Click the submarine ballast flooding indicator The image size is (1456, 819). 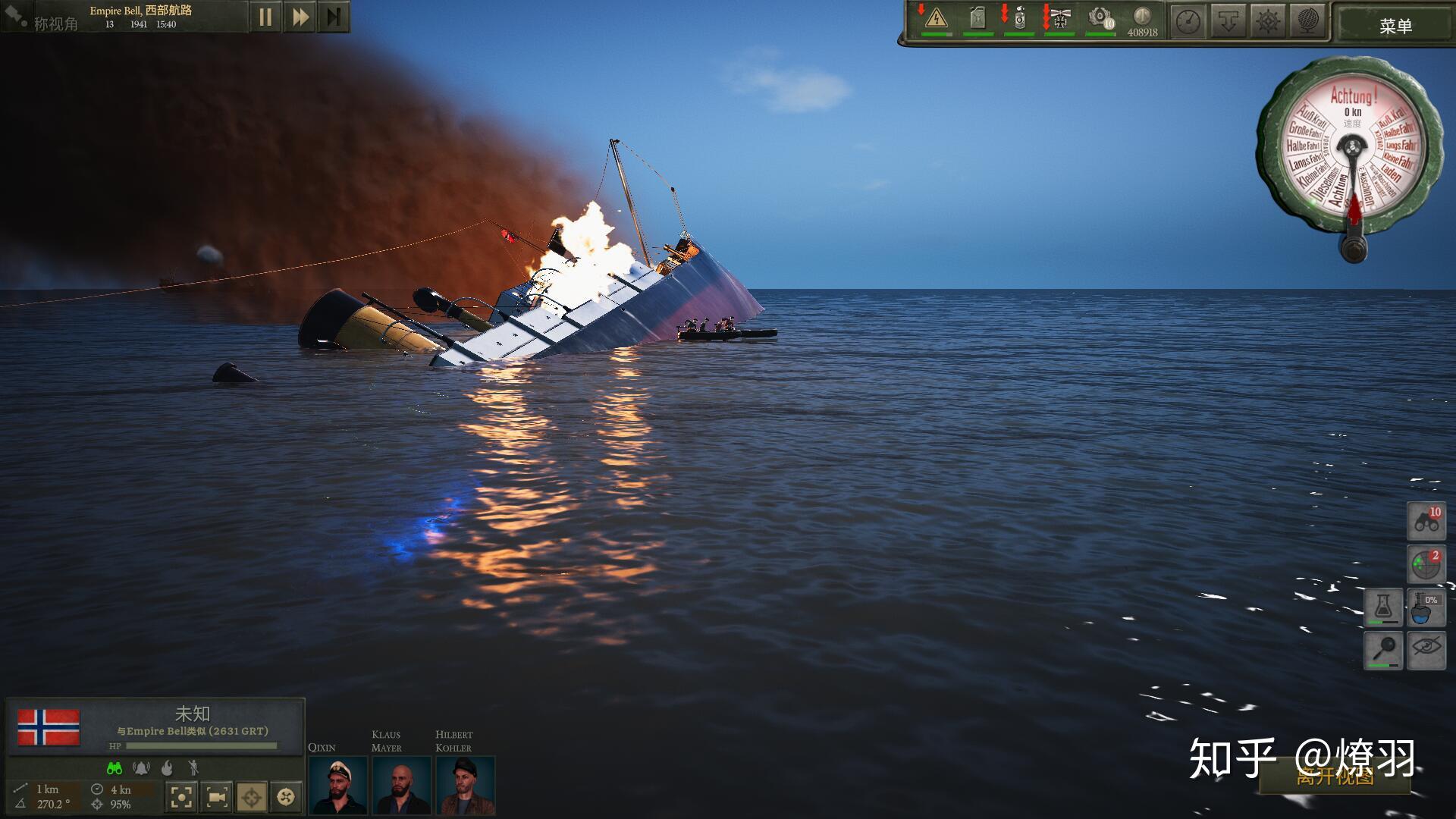click(x=1426, y=607)
